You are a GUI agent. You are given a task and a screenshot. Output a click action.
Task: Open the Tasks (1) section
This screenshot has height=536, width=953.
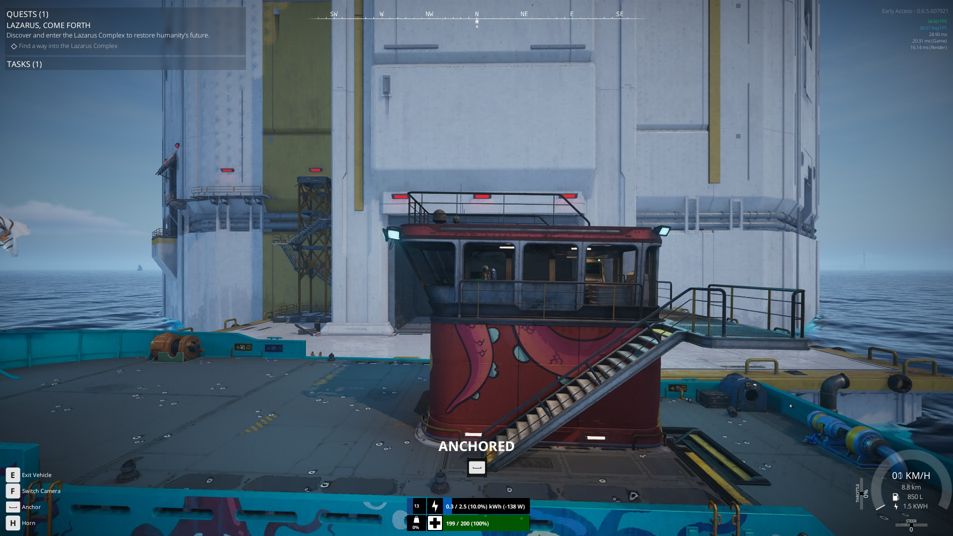tap(25, 64)
